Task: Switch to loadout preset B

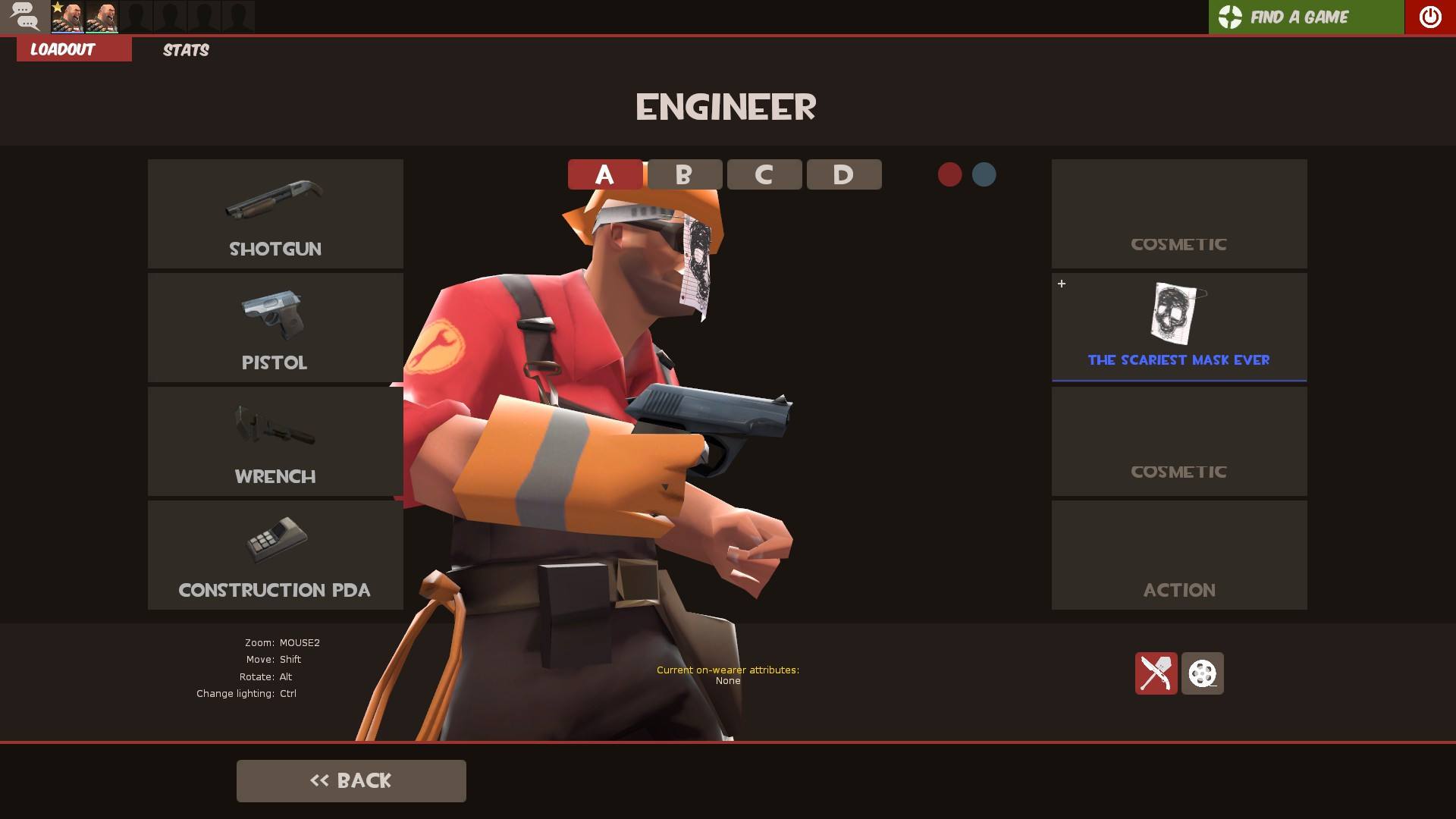Action: 682,174
